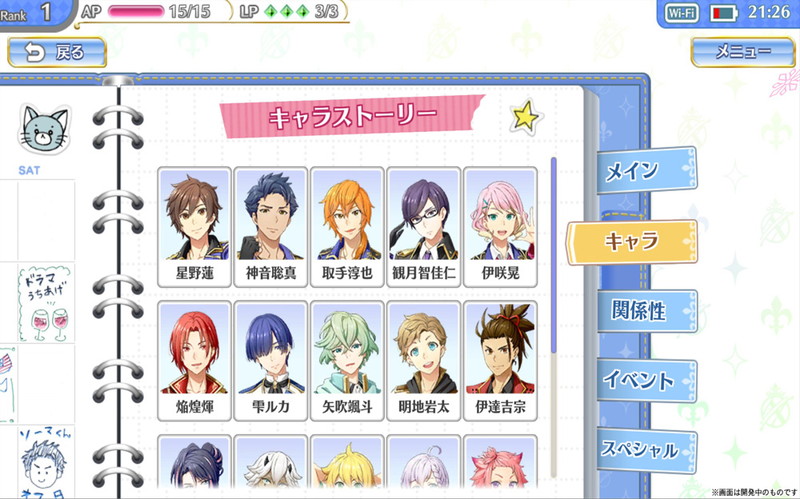Open 取手淳也's character story
The height and width of the screenshot is (499, 800).
coord(347,227)
